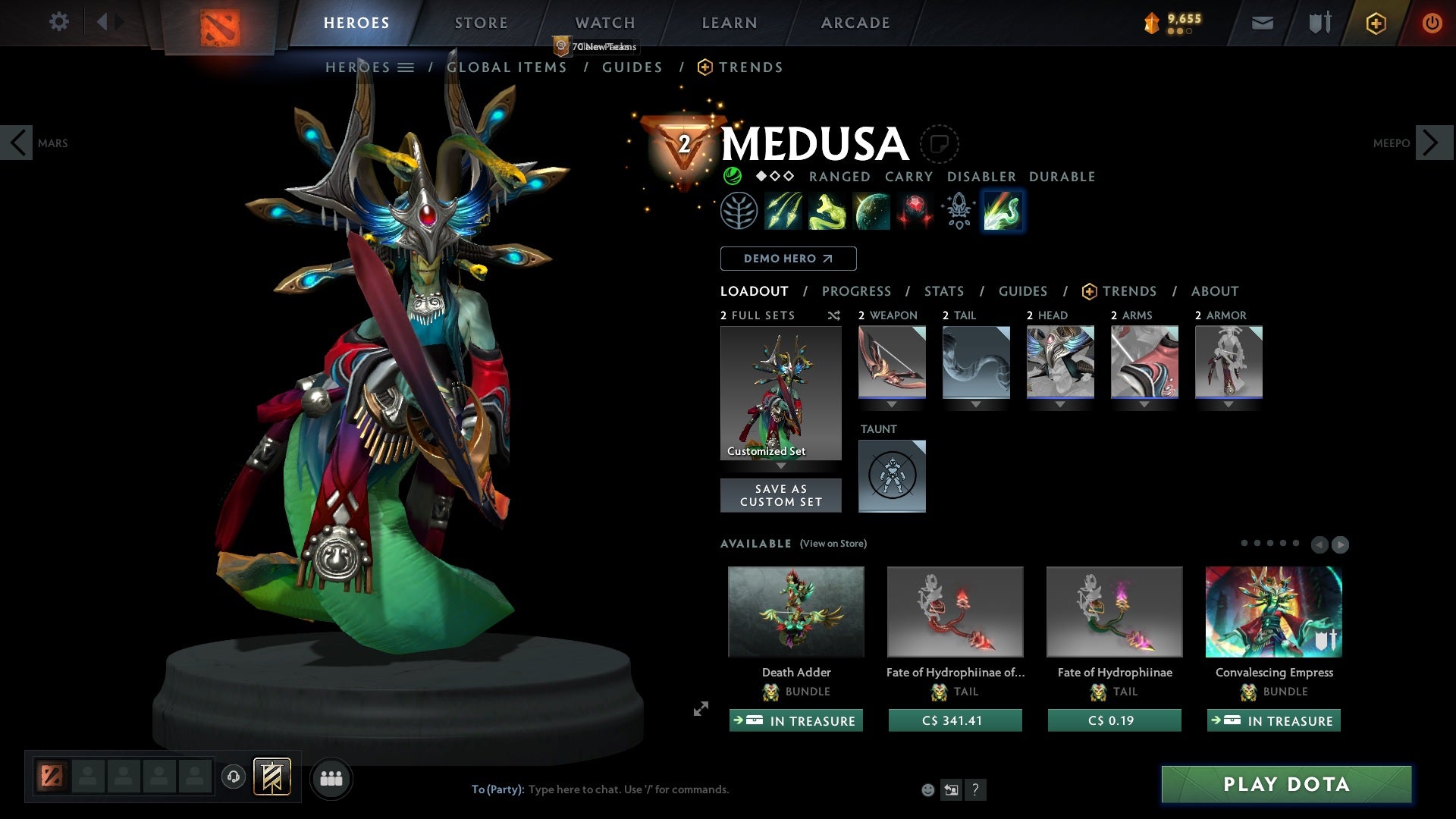The height and width of the screenshot is (819, 1456).
Task: Open the Weapon slot dropdown arrow
Action: click(892, 404)
